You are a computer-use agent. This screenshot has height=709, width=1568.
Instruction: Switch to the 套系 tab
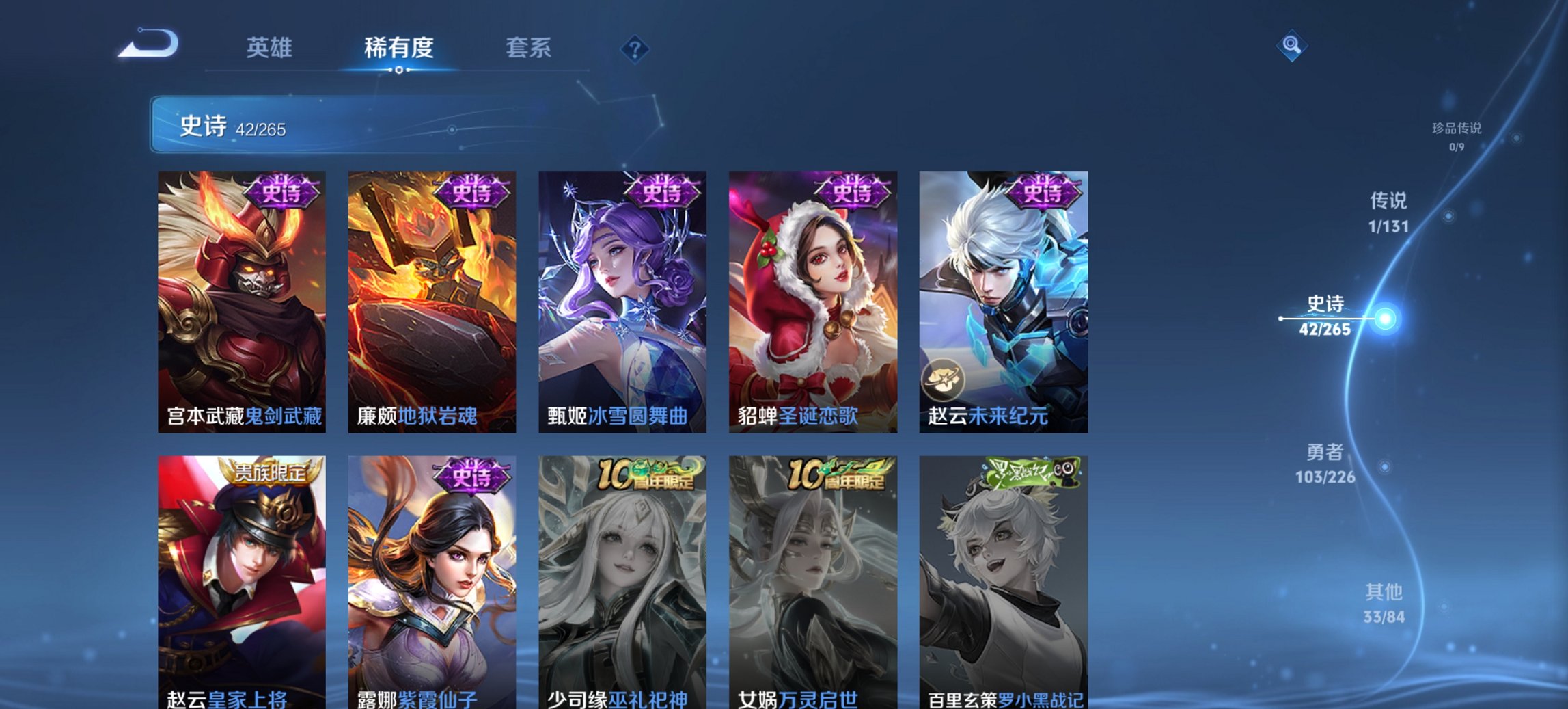[529, 48]
